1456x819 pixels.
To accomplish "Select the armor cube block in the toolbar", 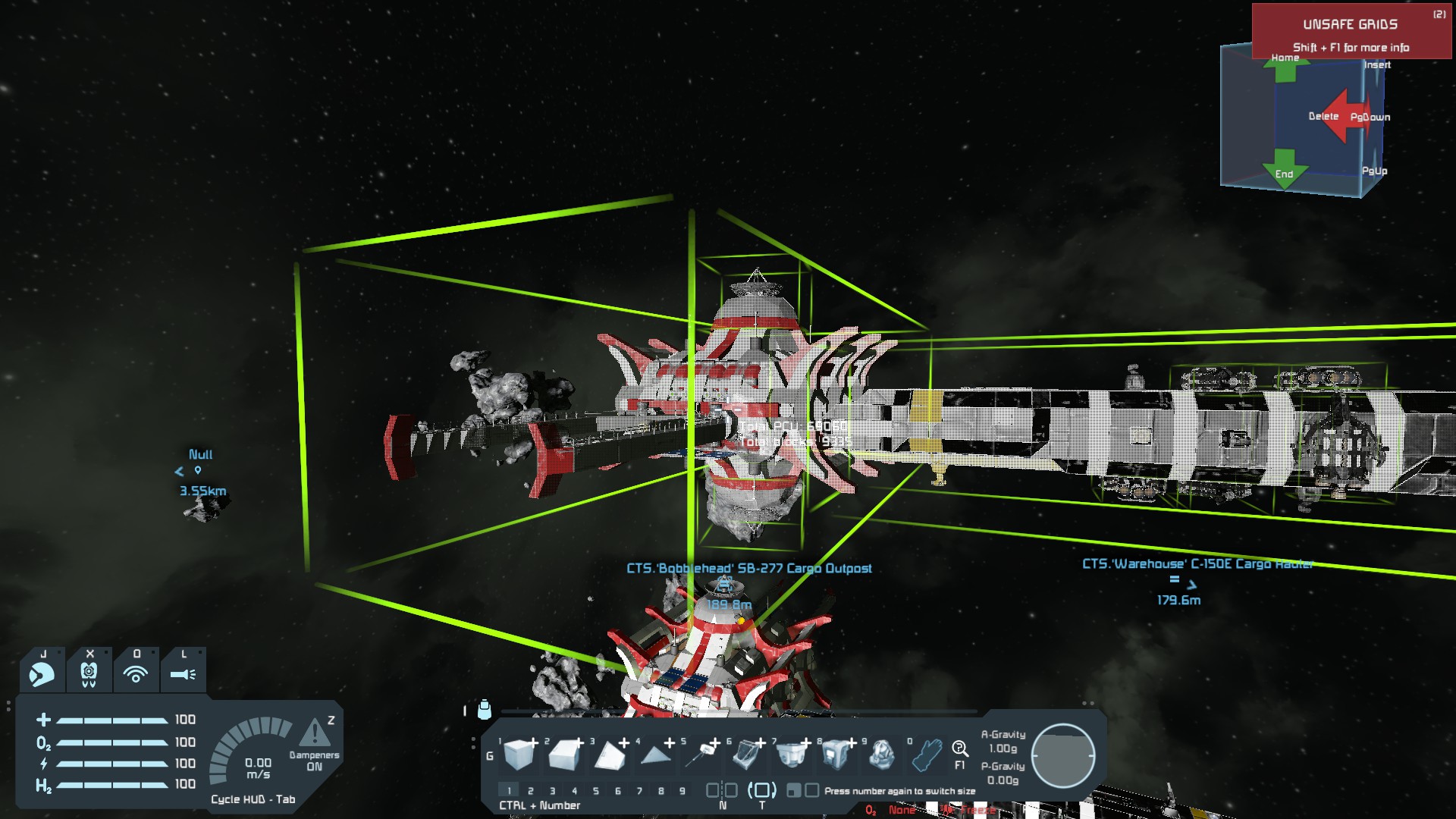I will (519, 754).
